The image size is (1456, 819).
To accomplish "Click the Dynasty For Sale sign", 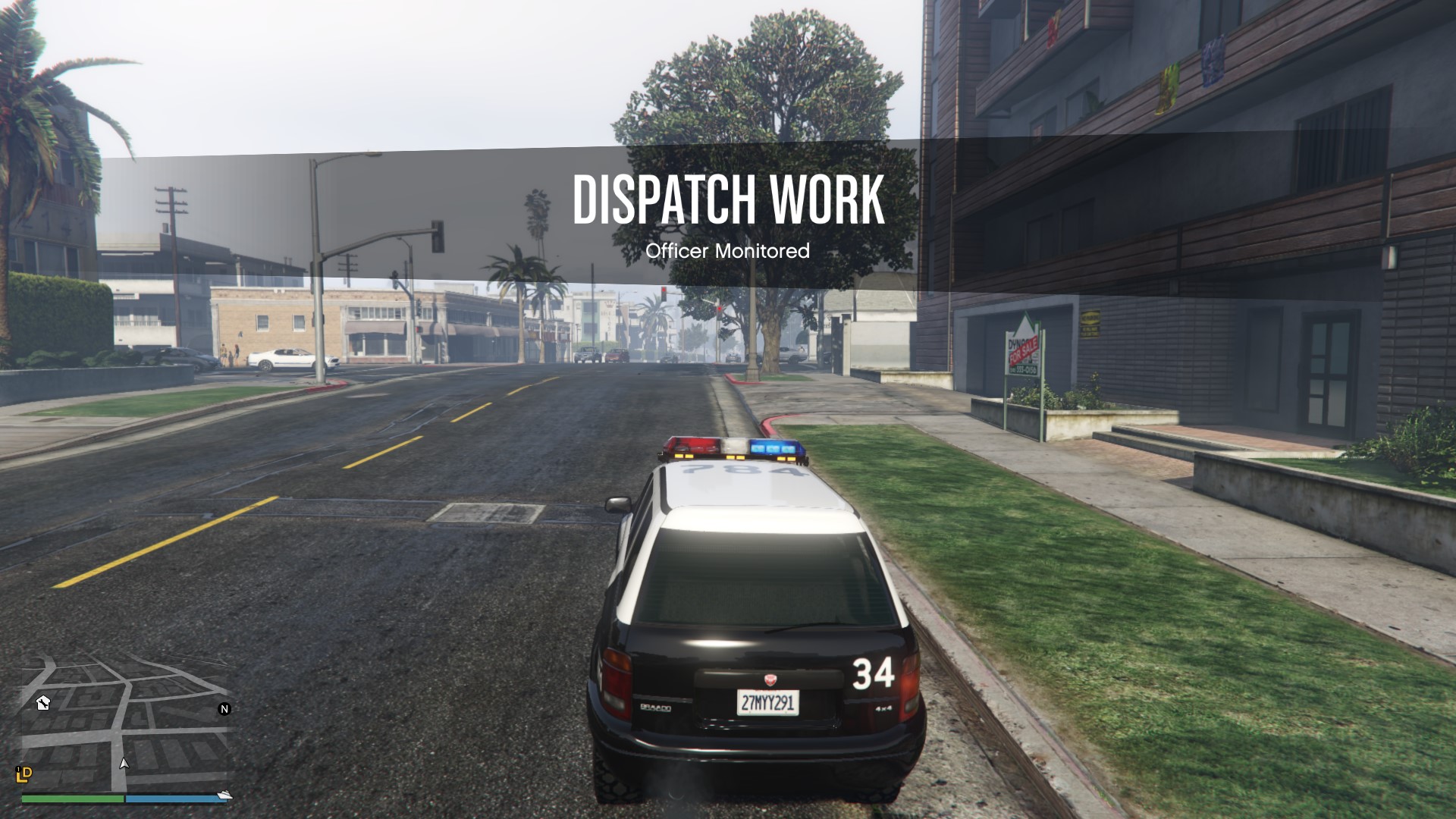I will coord(1021,349).
